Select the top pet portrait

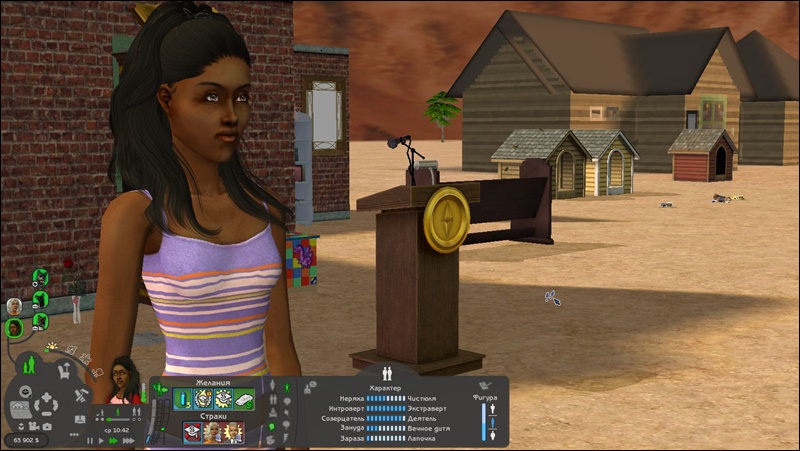[x=41, y=276]
